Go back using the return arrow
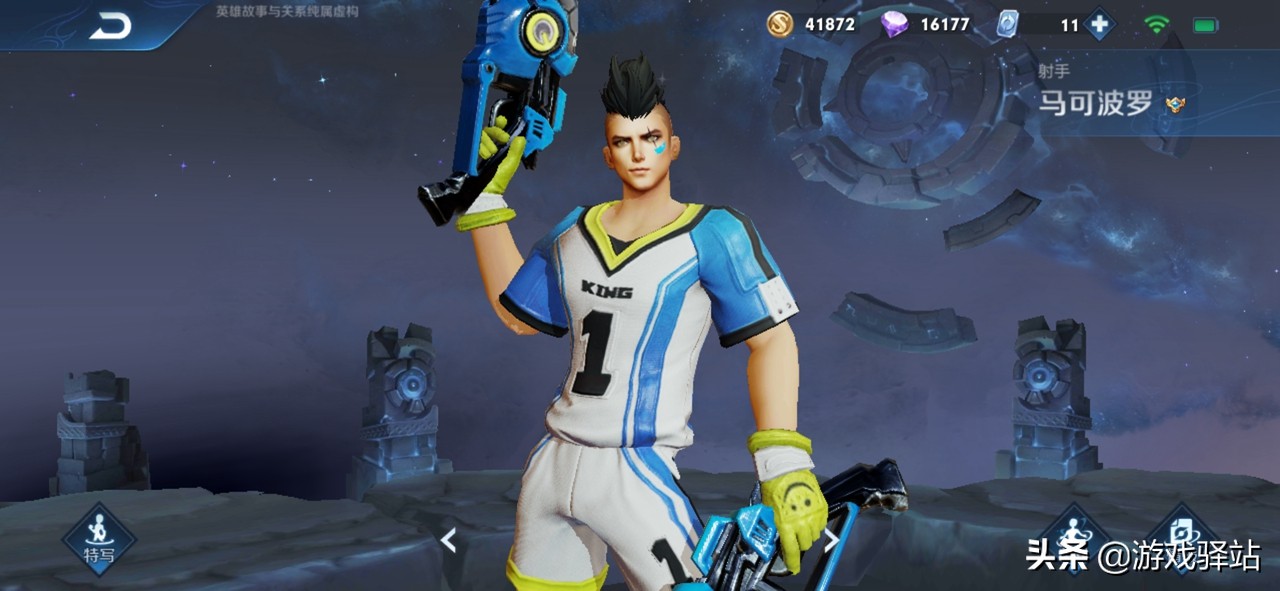Screen dimensions: 1280x591 [110, 27]
